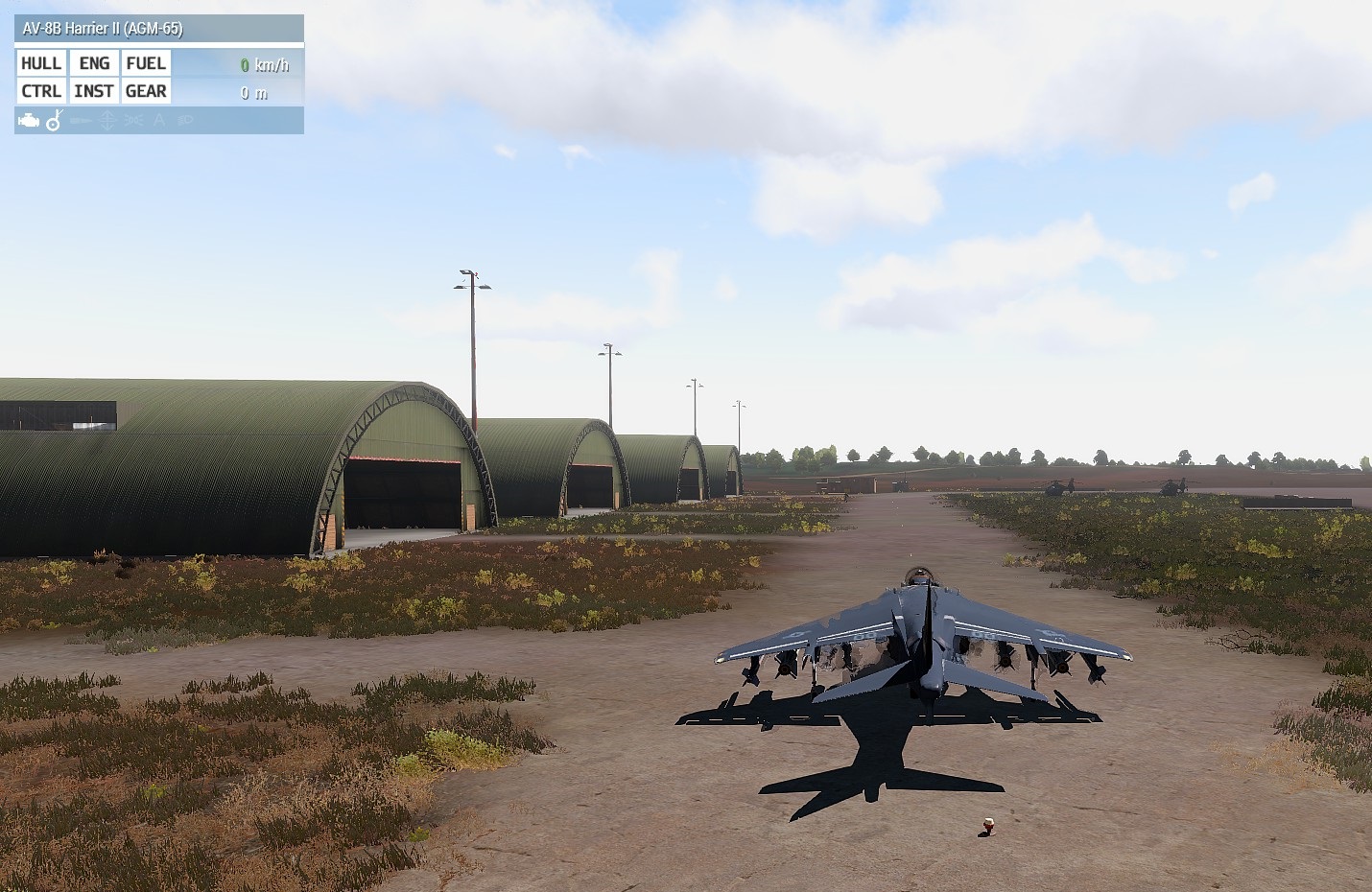Image resolution: width=1372 pixels, height=892 pixels.
Task: Click the FUEL status indicator
Action: click(146, 63)
